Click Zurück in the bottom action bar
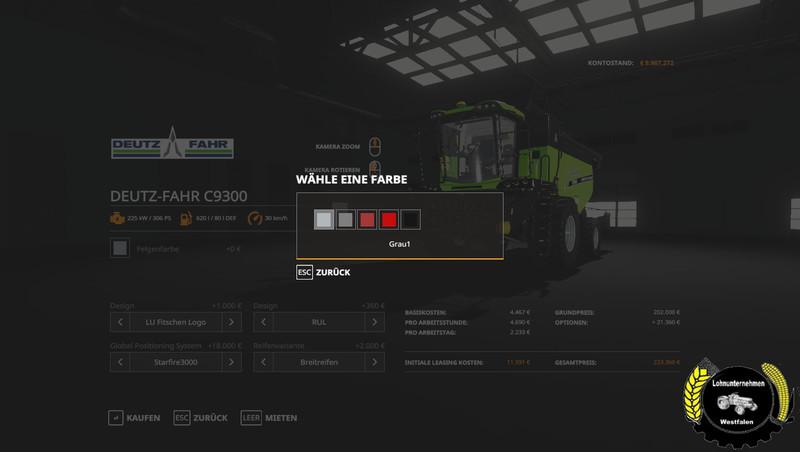800x452 pixels. [x=200, y=417]
